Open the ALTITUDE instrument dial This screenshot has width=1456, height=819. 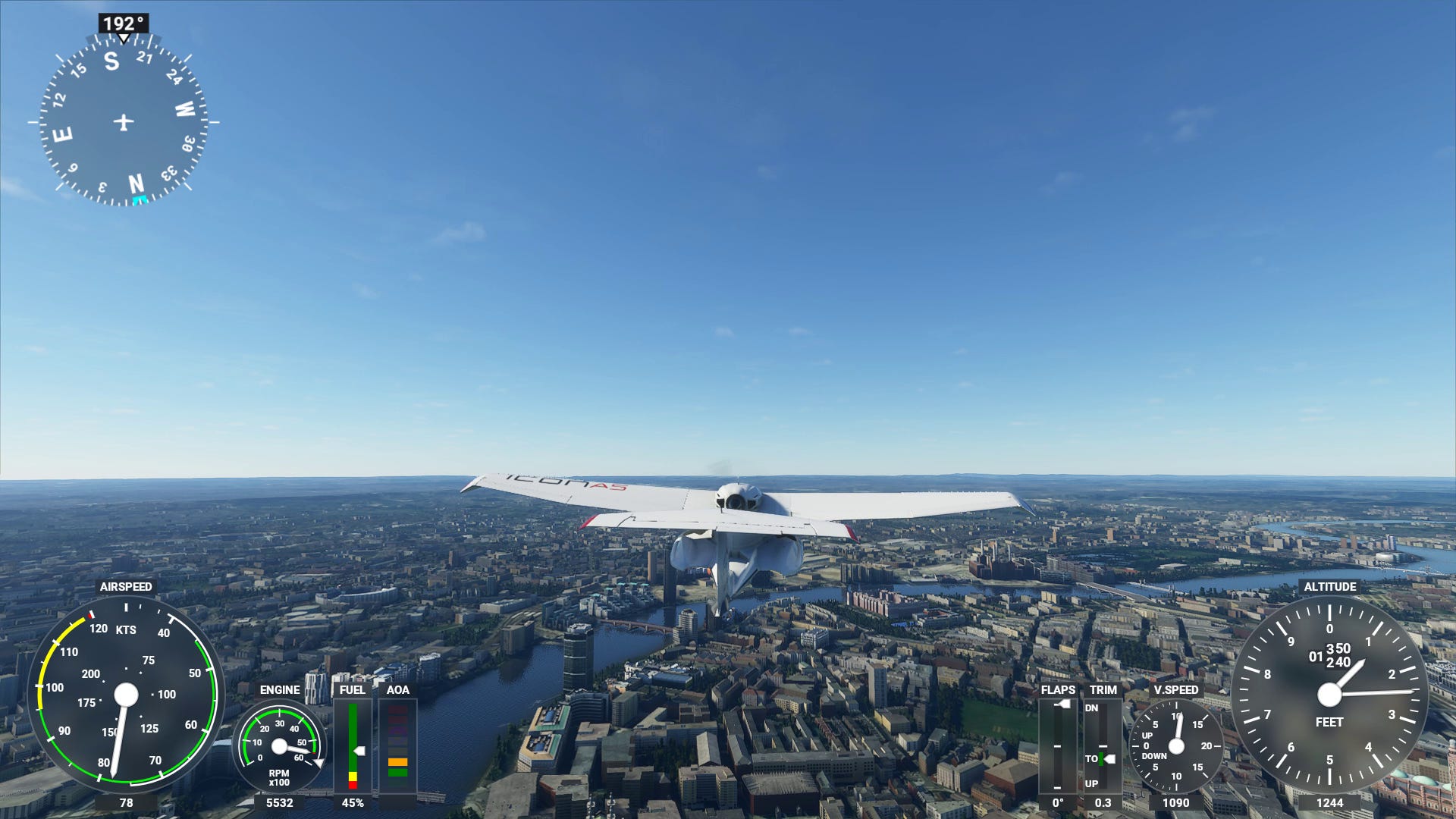pos(1331,694)
